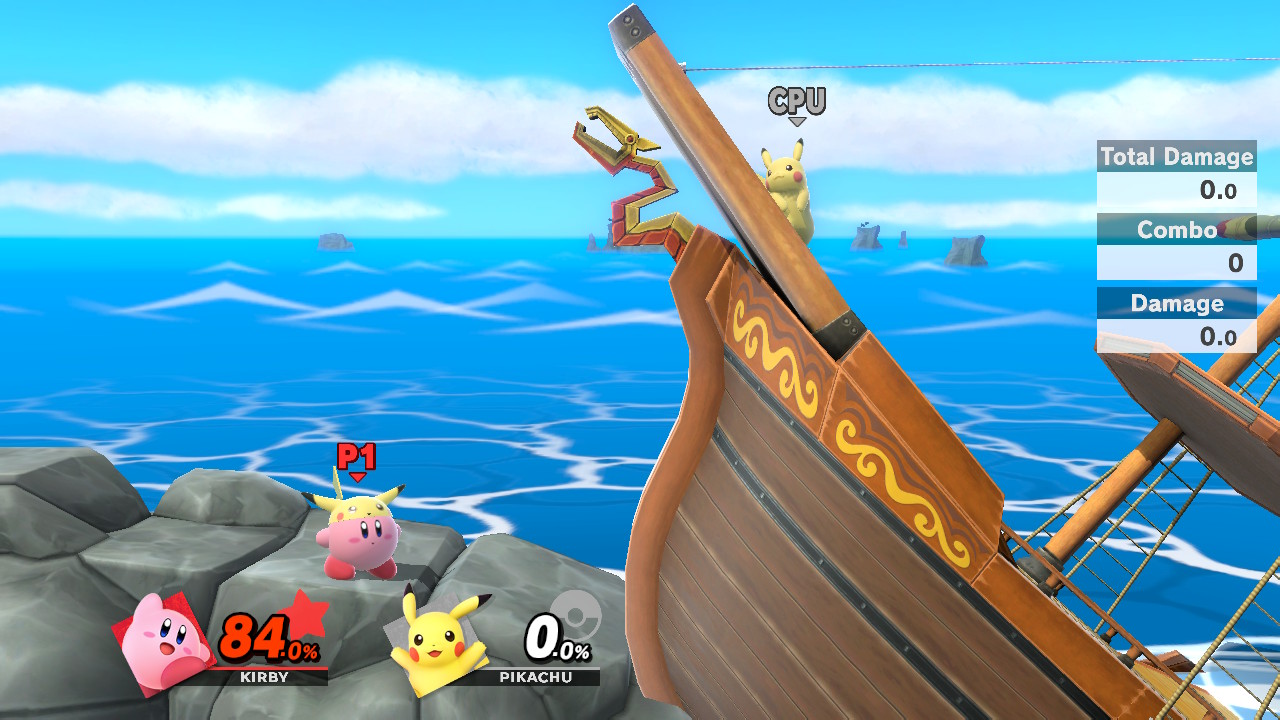1280x720 pixels.
Task: Expand the Total Damage header bar
Action: (x=1176, y=157)
